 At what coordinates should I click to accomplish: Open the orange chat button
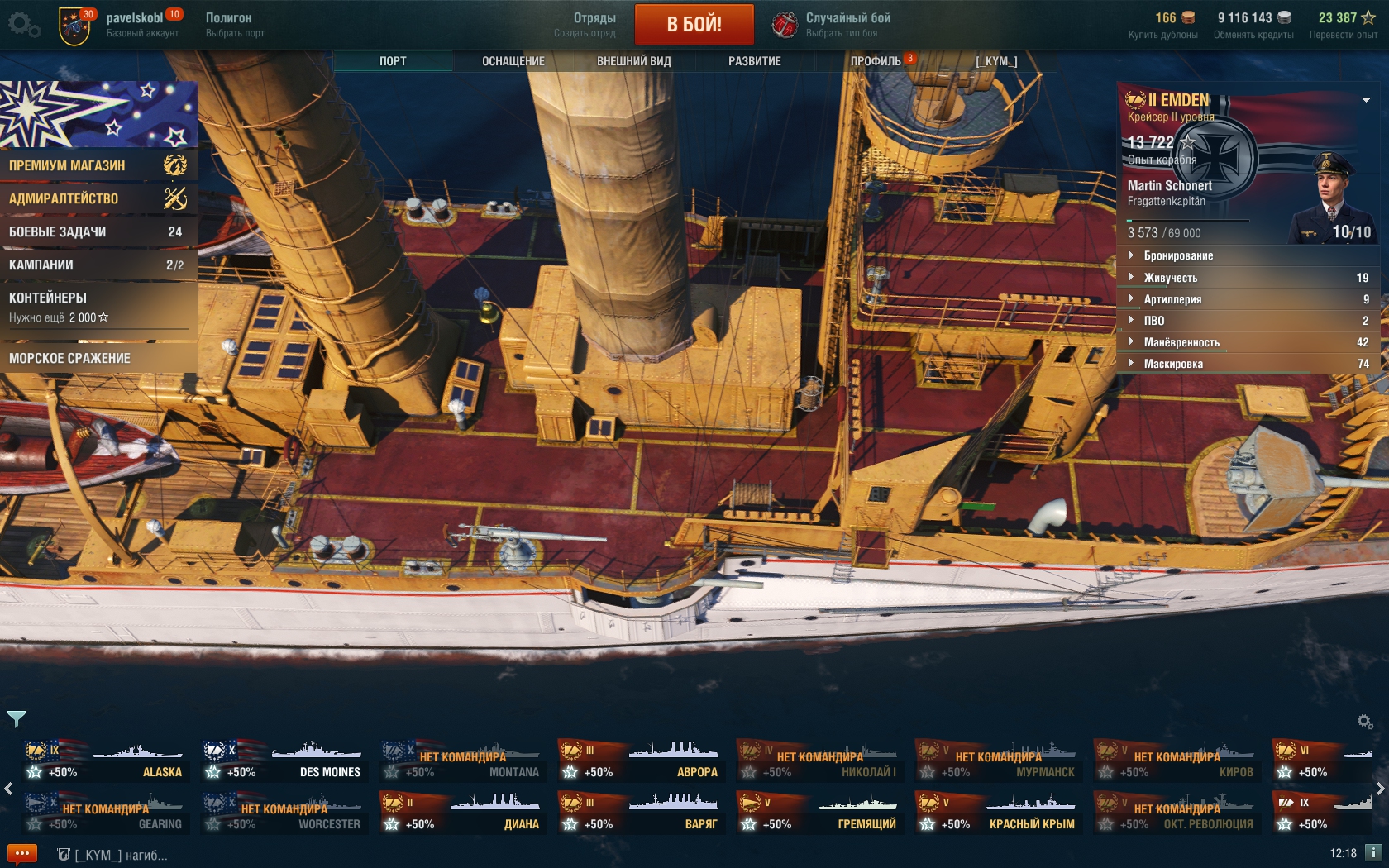[x=22, y=853]
